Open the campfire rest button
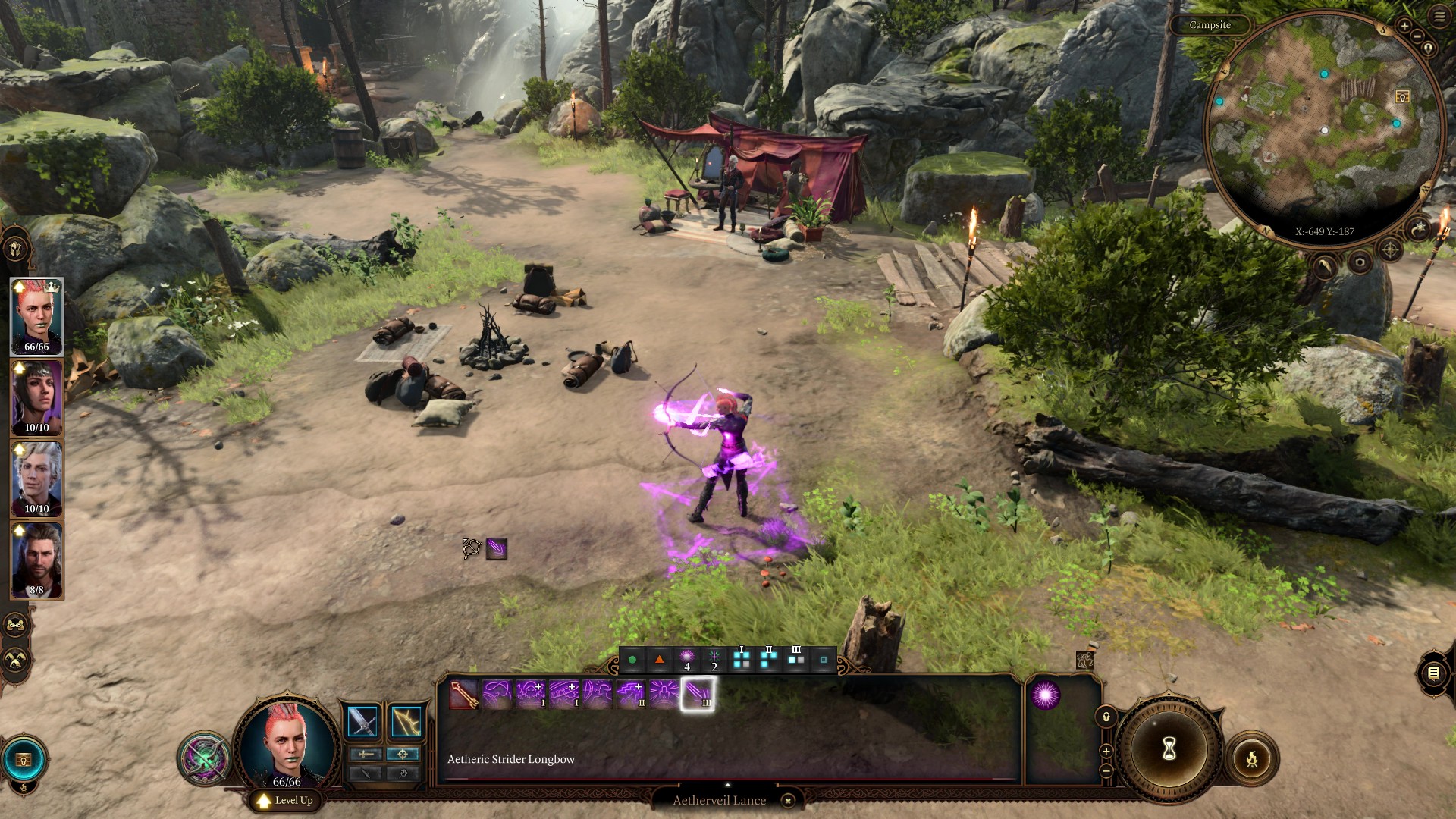The width and height of the screenshot is (1456, 819). tap(1252, 758)
